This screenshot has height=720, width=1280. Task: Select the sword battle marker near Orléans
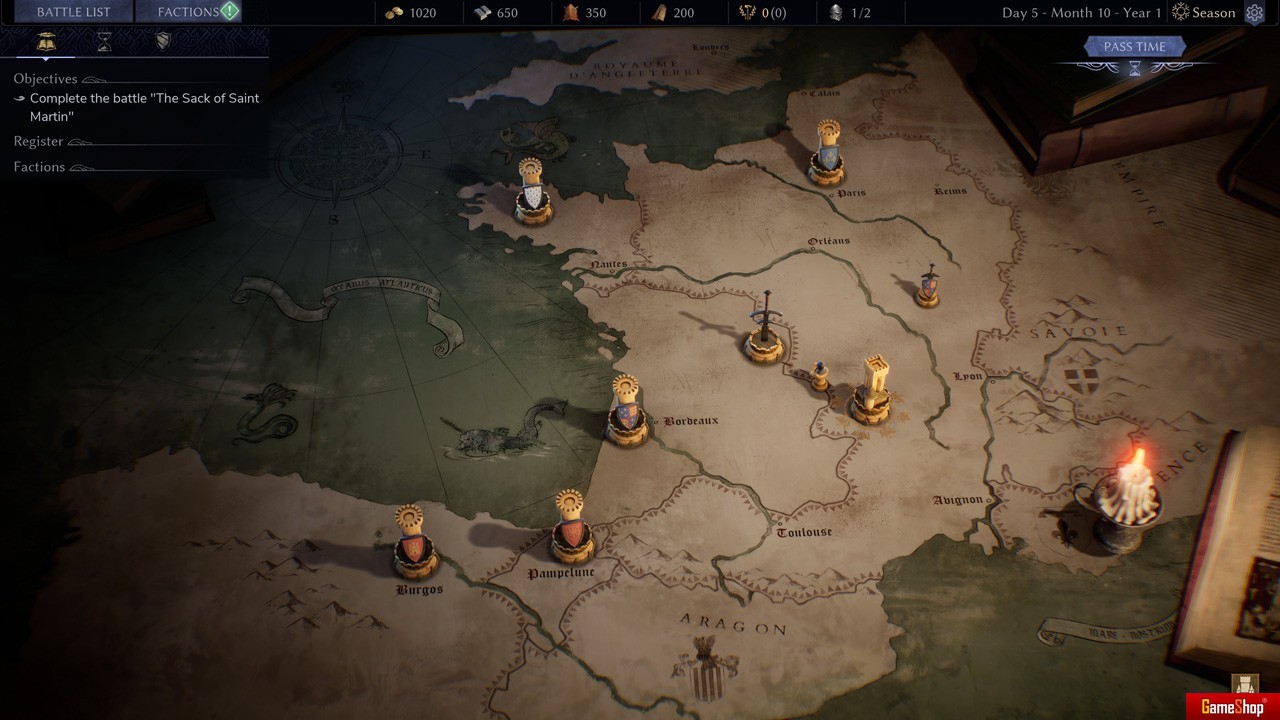pos(765,330)
